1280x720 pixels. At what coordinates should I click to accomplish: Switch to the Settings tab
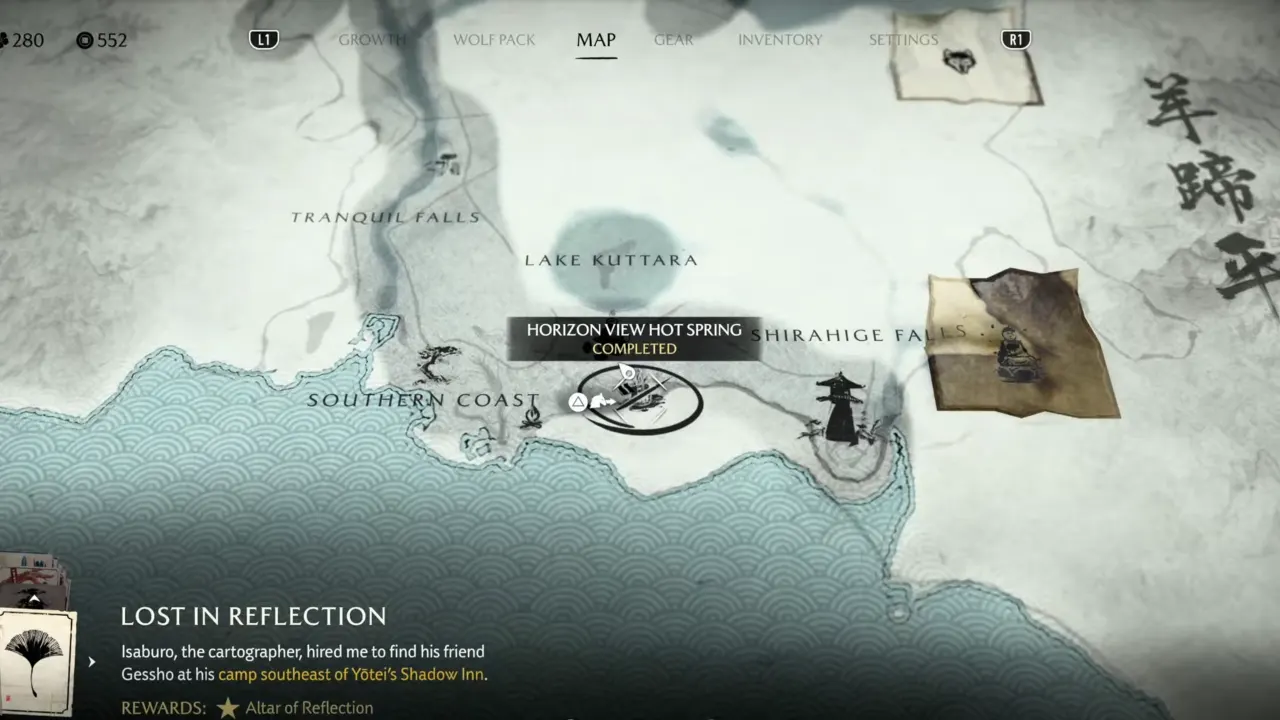click(x=903, y=40)
